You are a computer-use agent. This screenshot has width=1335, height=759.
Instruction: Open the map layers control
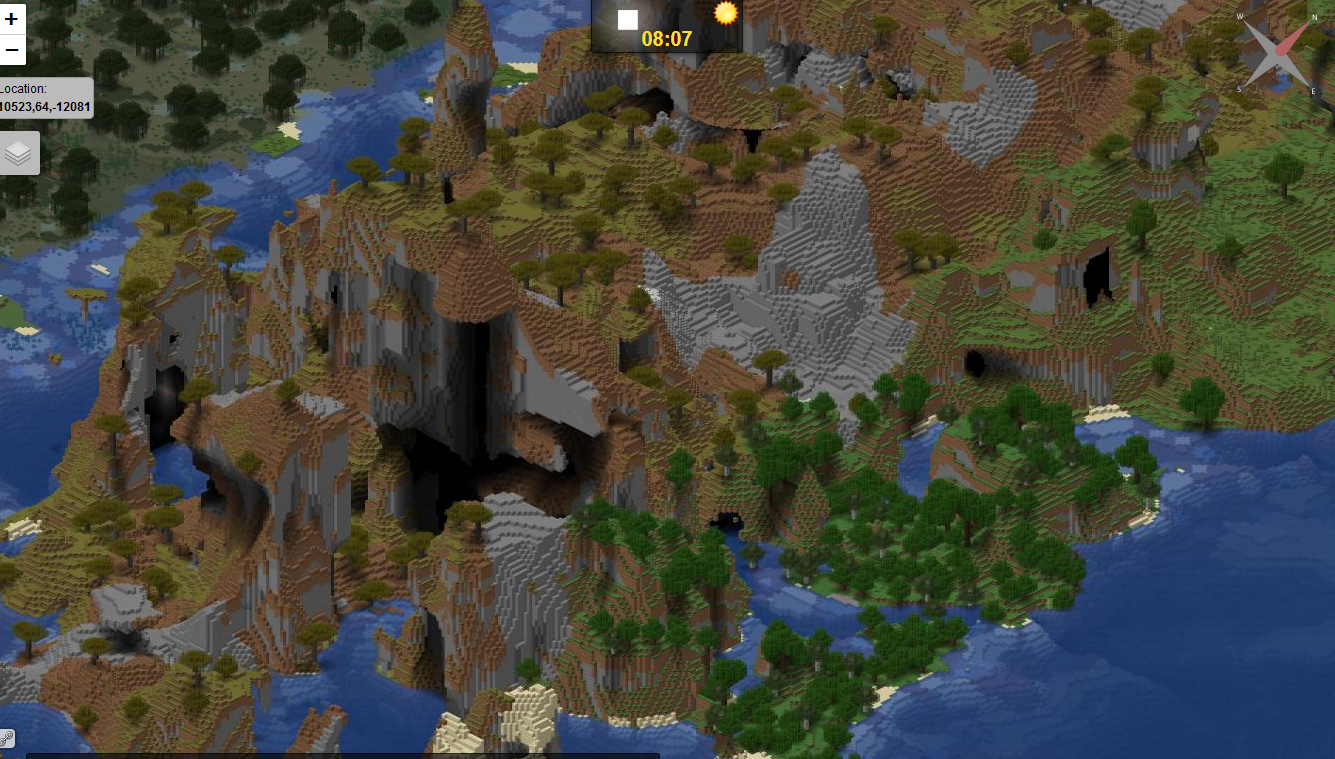tap(19, 153)
